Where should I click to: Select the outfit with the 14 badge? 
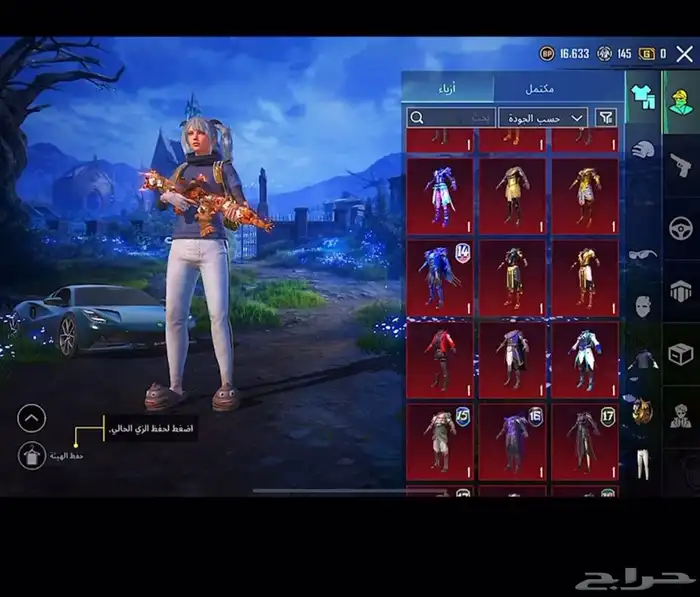tap(440, 277)
